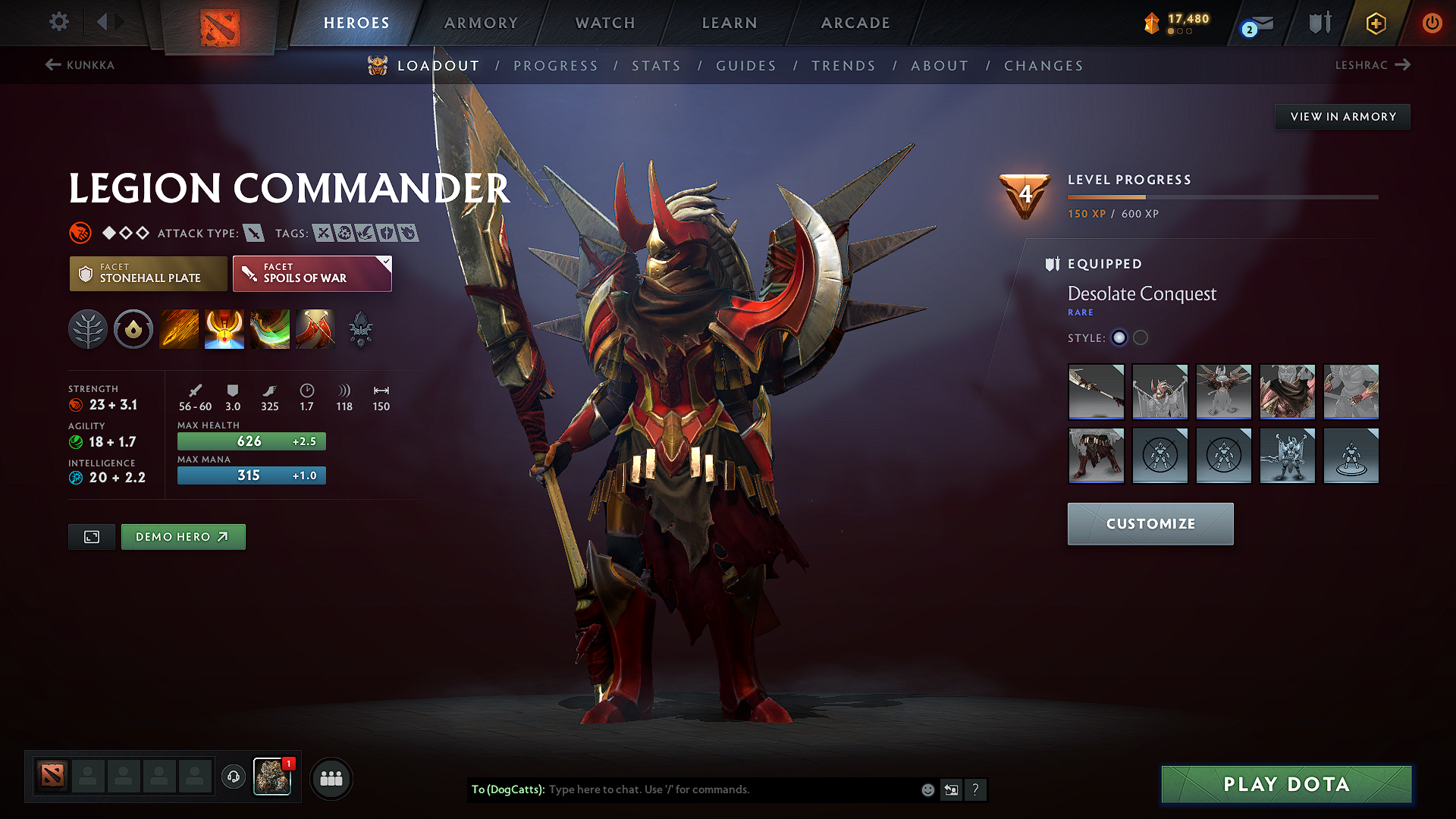
Task: Select the Overwhelming Odds ability icon
Action: 179,329
